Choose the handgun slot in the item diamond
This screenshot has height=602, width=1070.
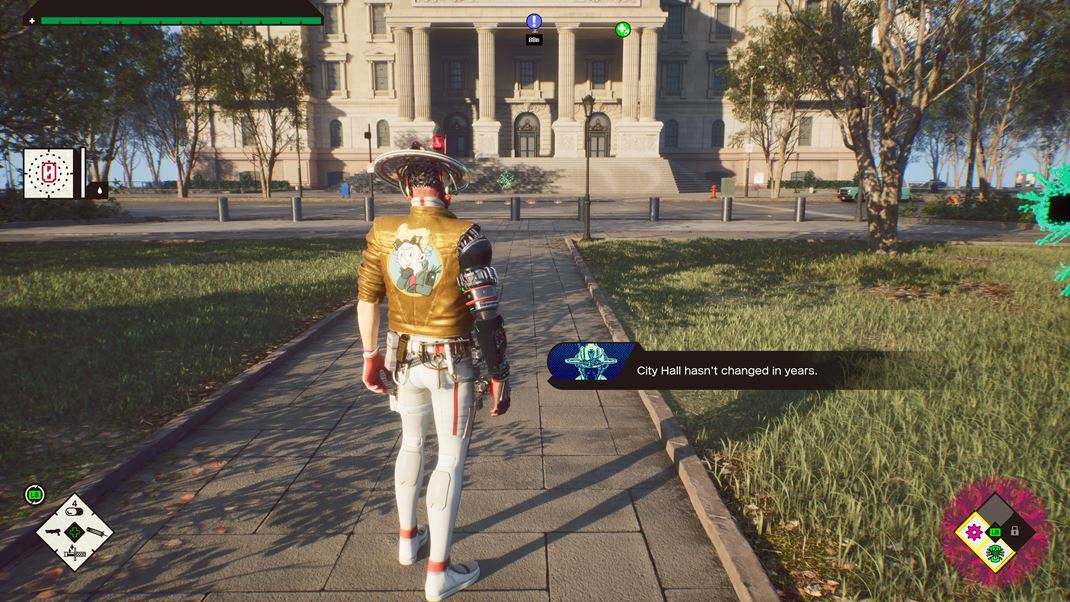pos(55,531)
